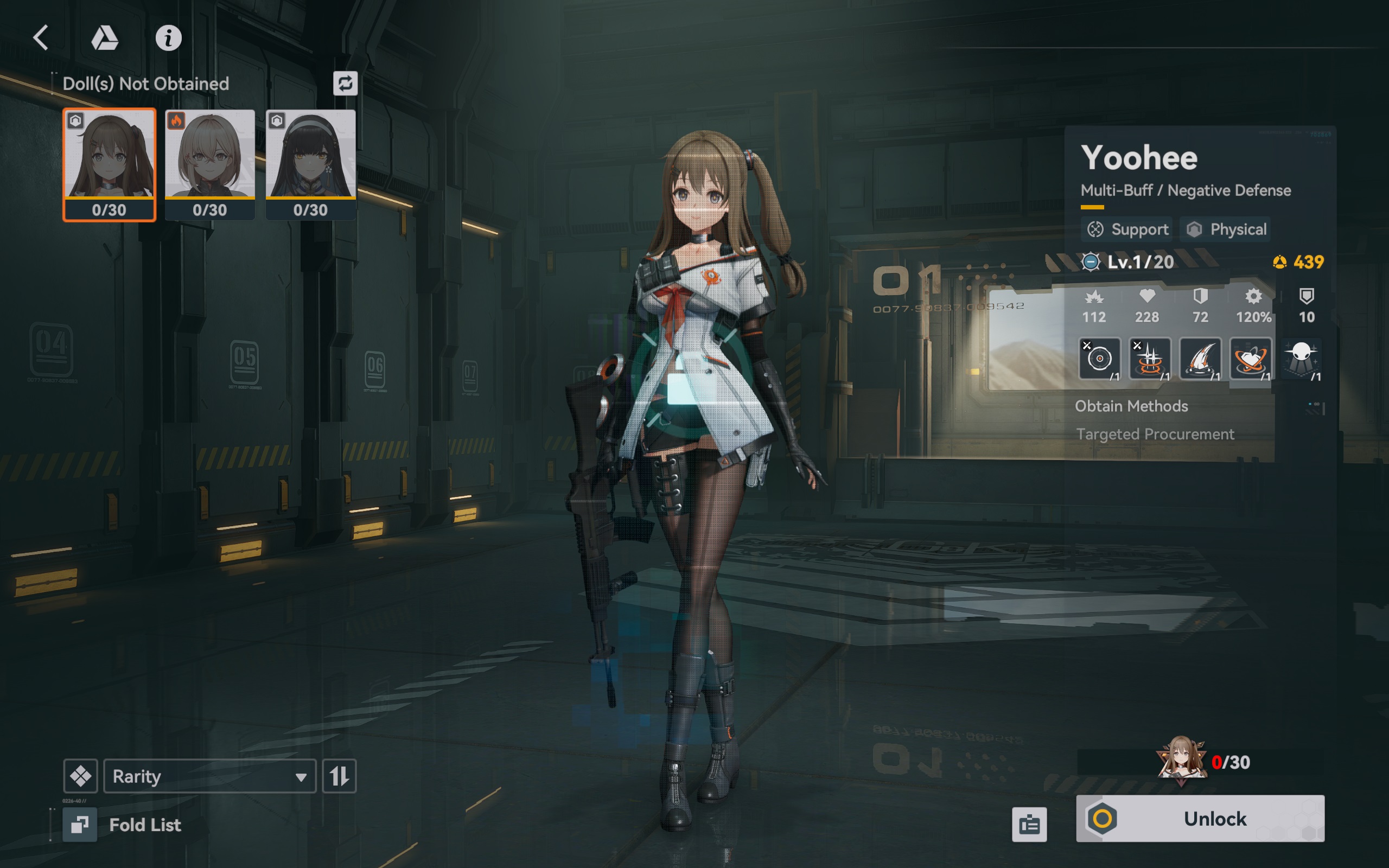Screen dimensions: 1389x868
Task: Open the profile card icon button
Action: click(1029, 825)
